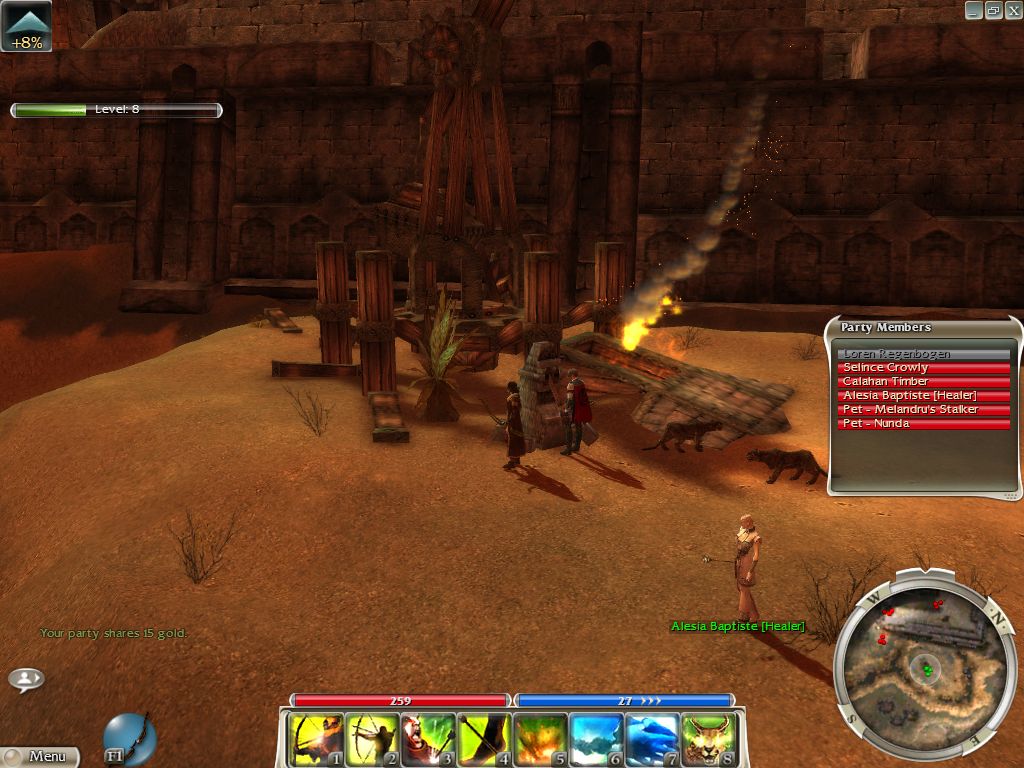Choose Alesia Baptiste [Healer] in party list
Image resolution: width=1024 pixels, height=768 pixels.
[x=923, y=396]
